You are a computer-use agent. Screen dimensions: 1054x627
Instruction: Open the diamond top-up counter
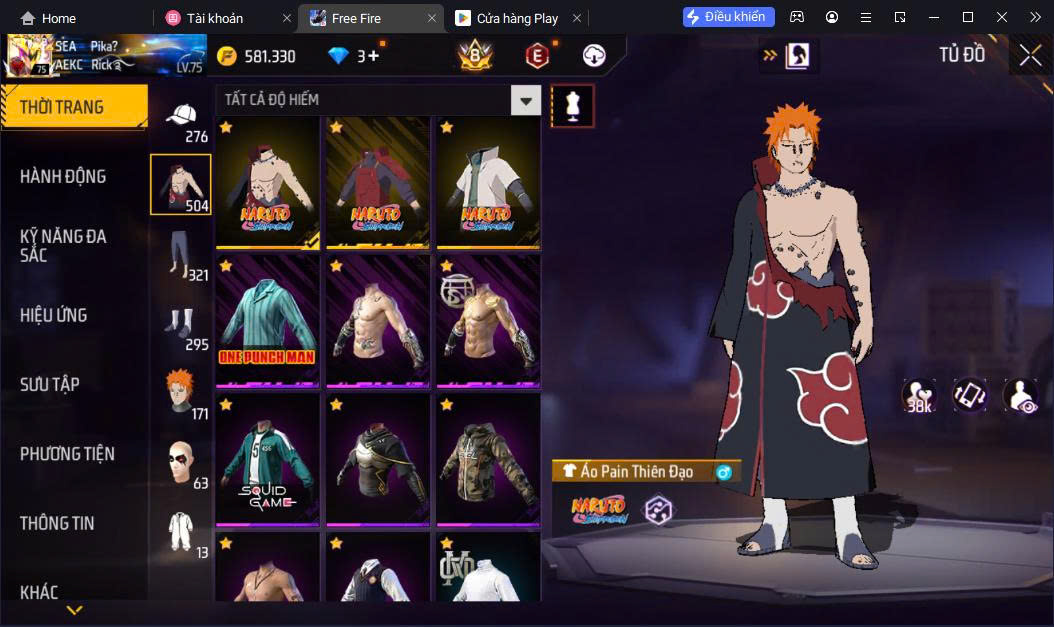355,56
